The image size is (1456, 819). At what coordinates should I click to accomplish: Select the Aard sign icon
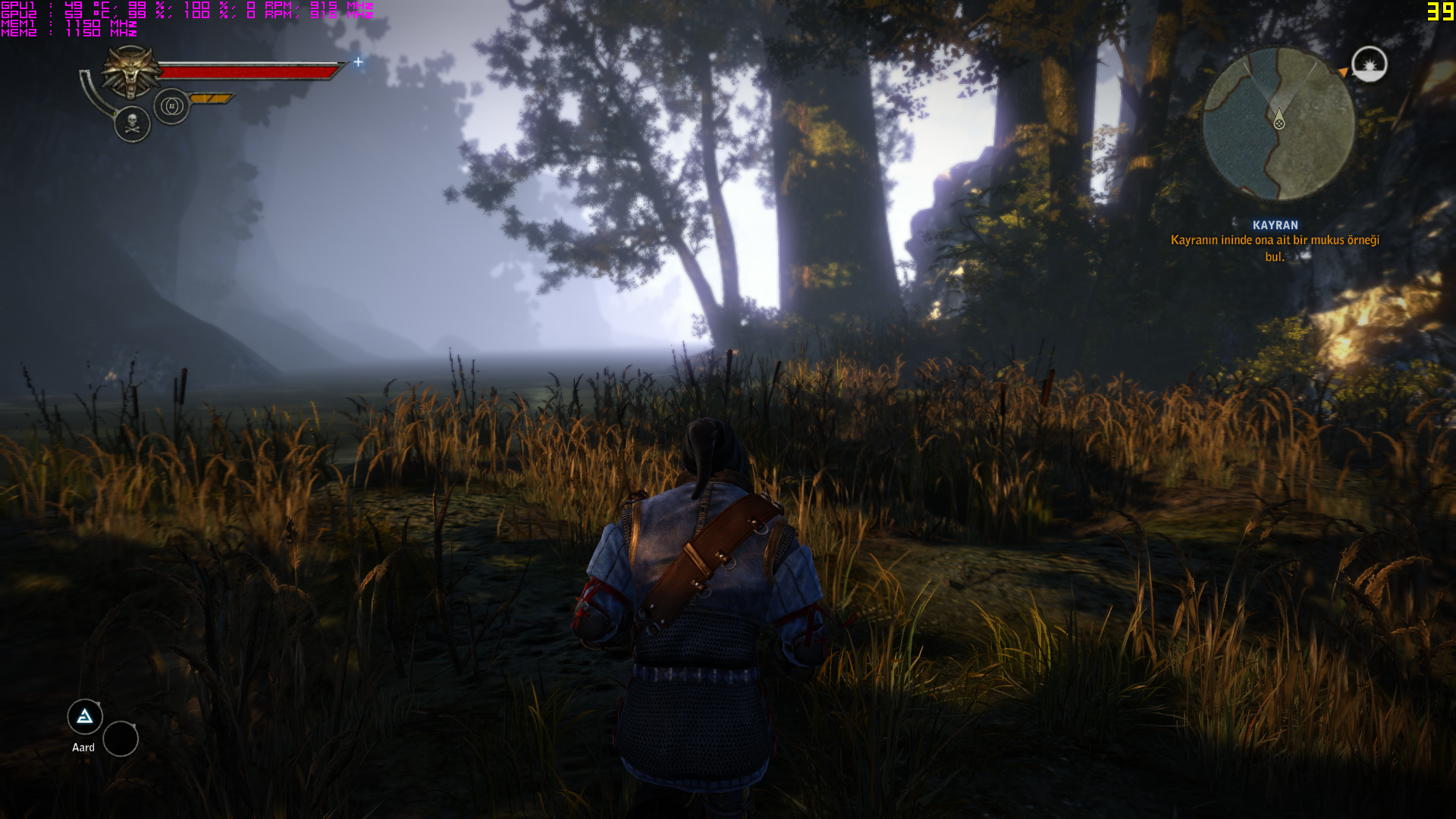85,717
